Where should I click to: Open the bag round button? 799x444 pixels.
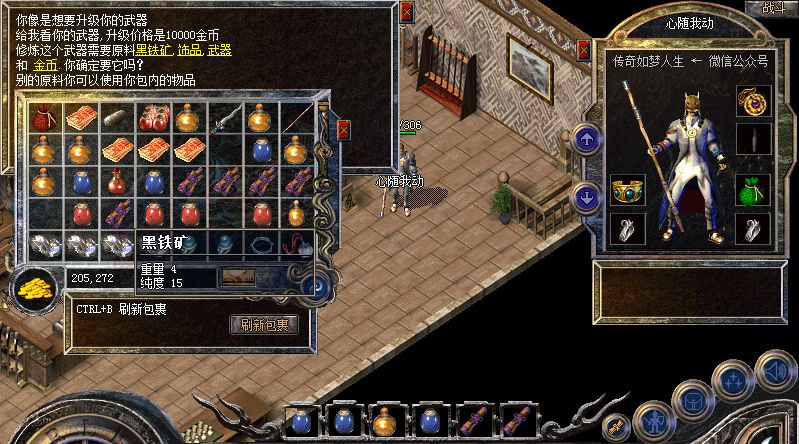[x=693, y=401]
